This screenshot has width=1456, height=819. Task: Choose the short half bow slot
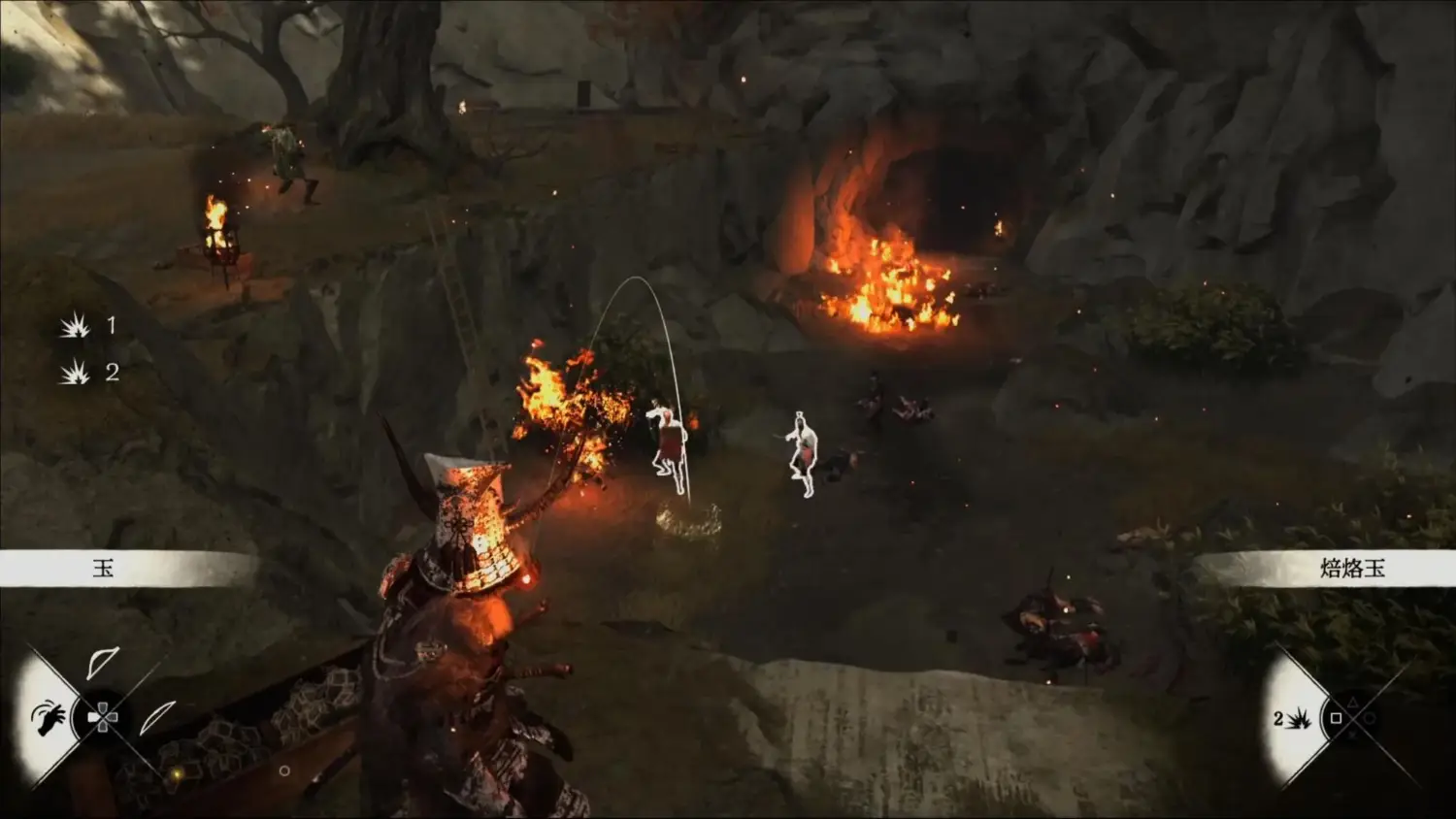pos(101,663)
